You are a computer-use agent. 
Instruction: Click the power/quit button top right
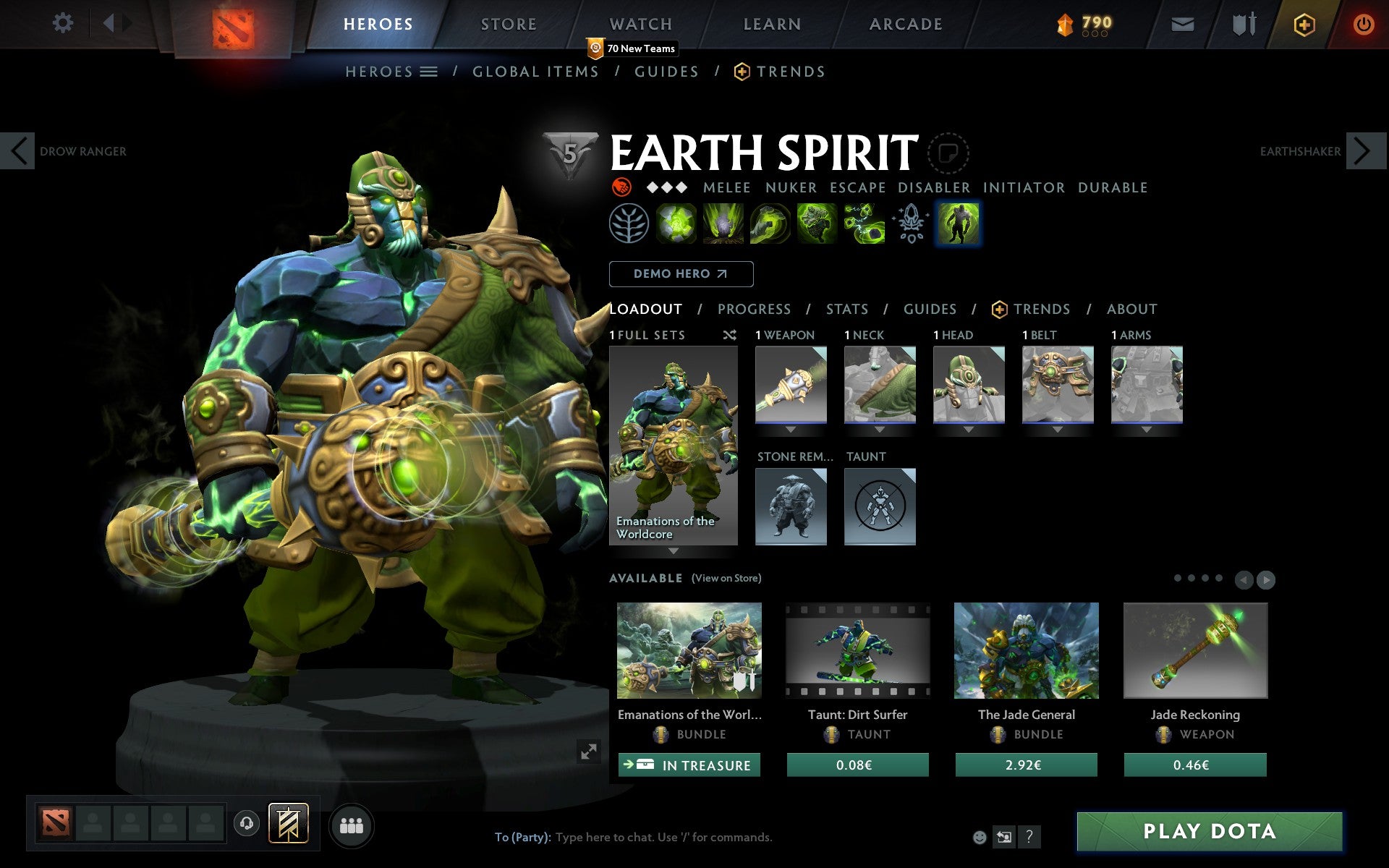coord(1363,22)
